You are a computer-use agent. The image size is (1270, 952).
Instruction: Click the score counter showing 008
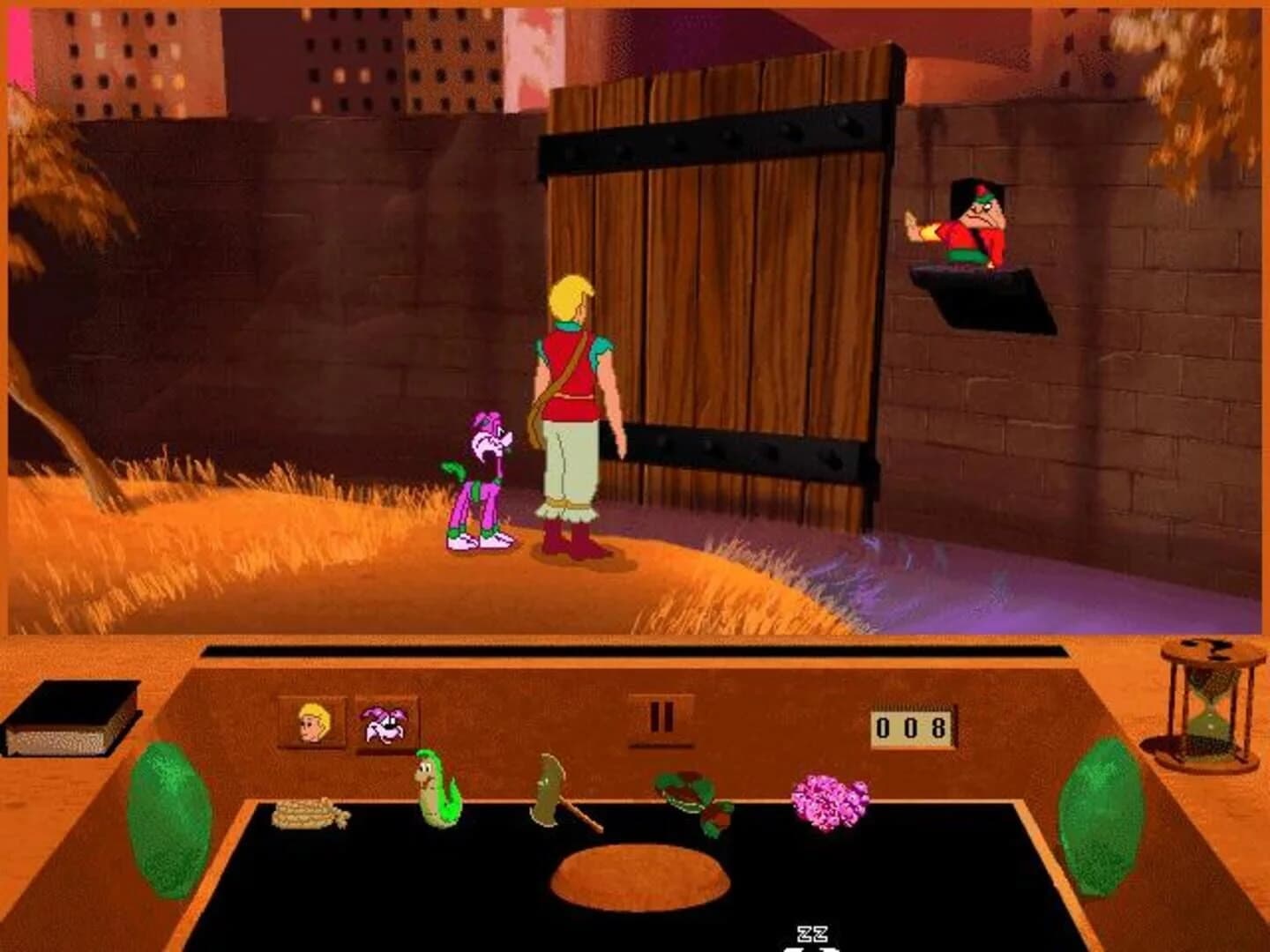coord(911,729)
